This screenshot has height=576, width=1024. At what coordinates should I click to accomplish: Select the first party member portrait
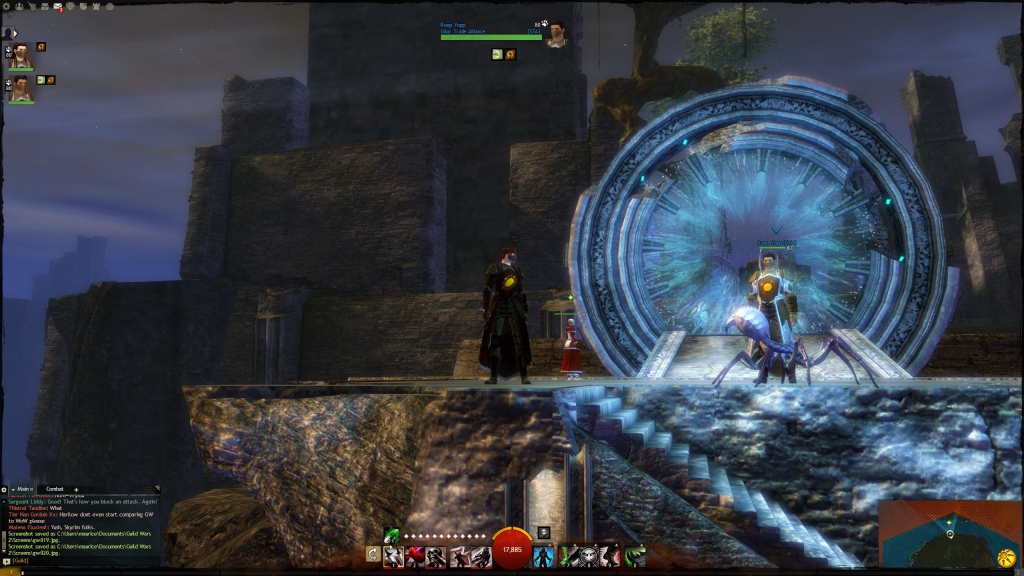pyautogui.click(x=20, y=57)
